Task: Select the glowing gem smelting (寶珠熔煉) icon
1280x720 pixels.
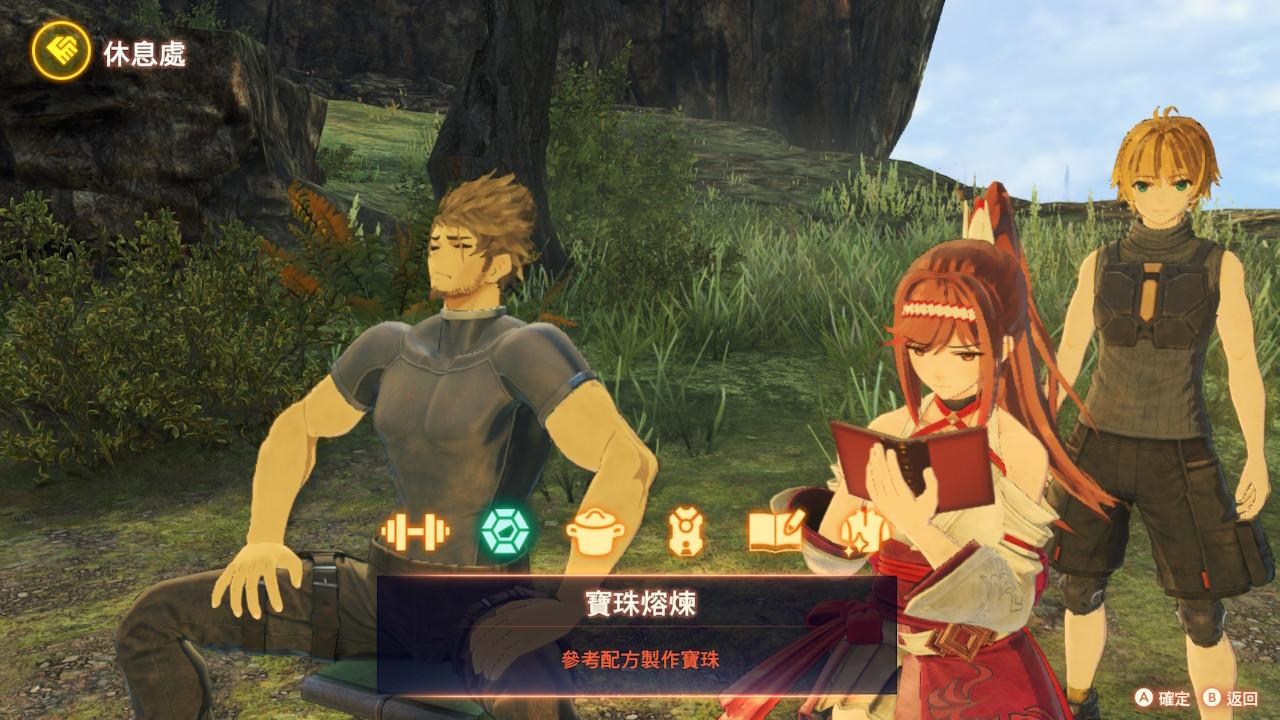Action: (505, 529)
